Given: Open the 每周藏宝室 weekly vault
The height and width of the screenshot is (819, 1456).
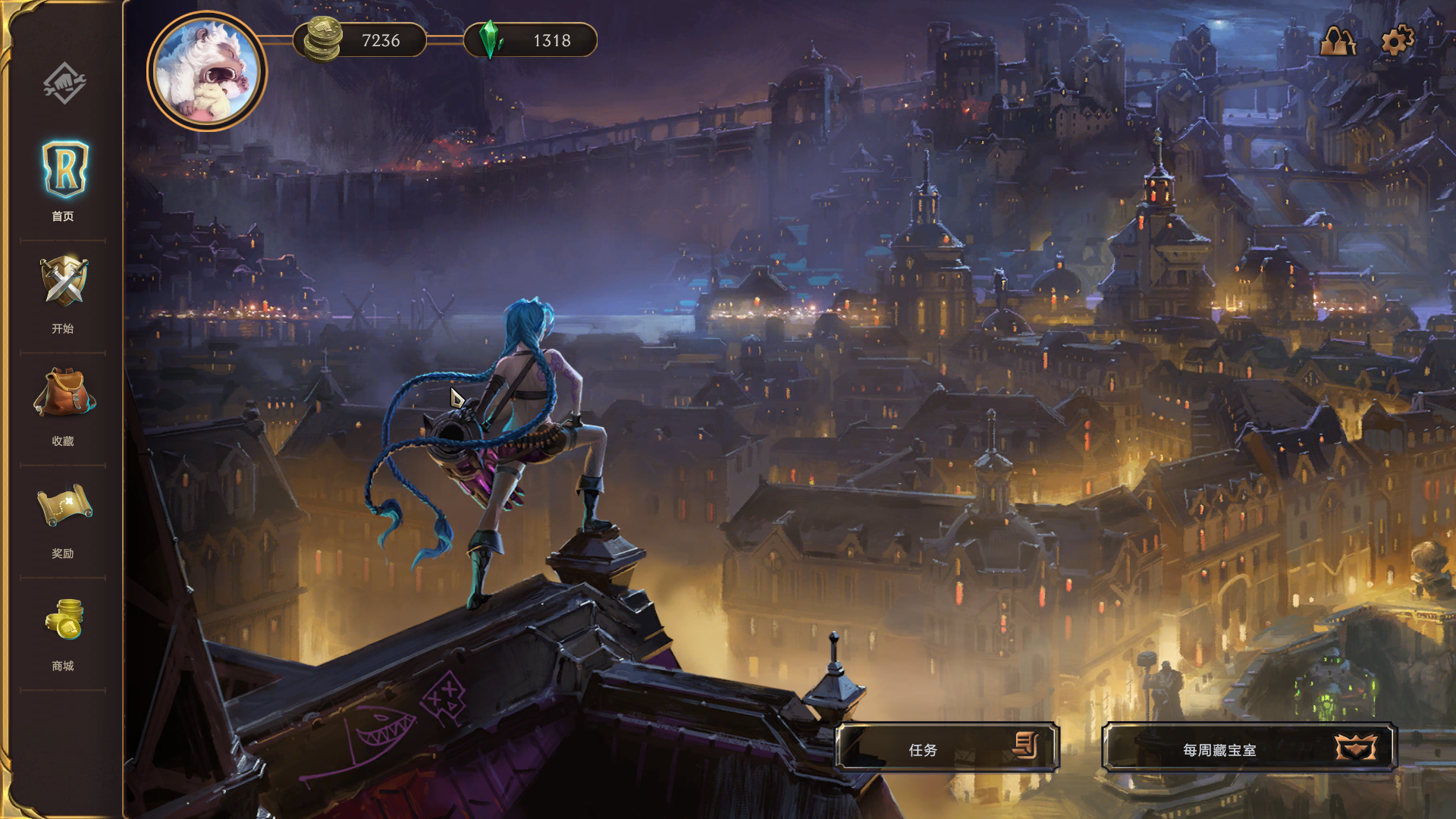Looking at the screenshot, I should pyautogui.click(x=1248, y=748).
